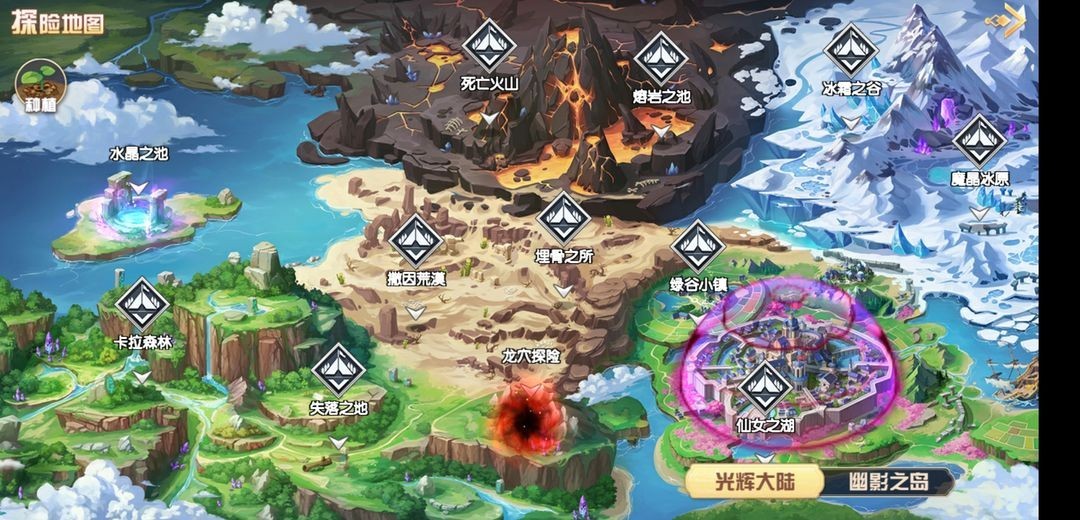This screenshot has height=520, width=1080.
Task: Enter the 埋骨之所 location marker
Action: 564,217
